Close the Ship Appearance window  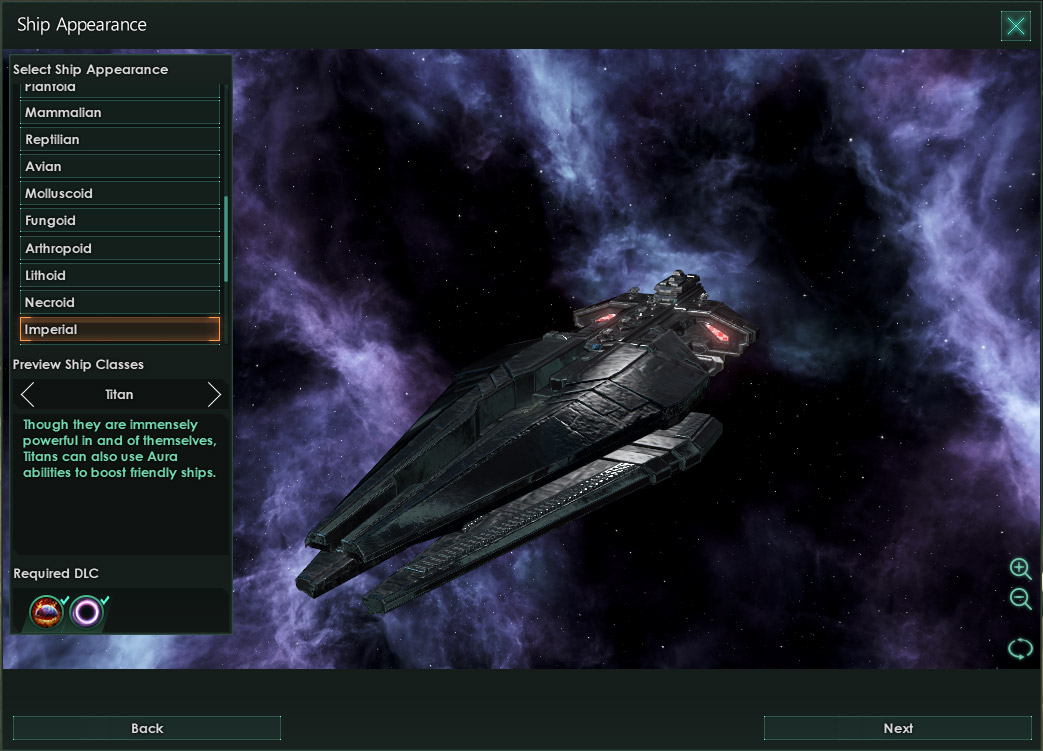[x=1015, y=26]
